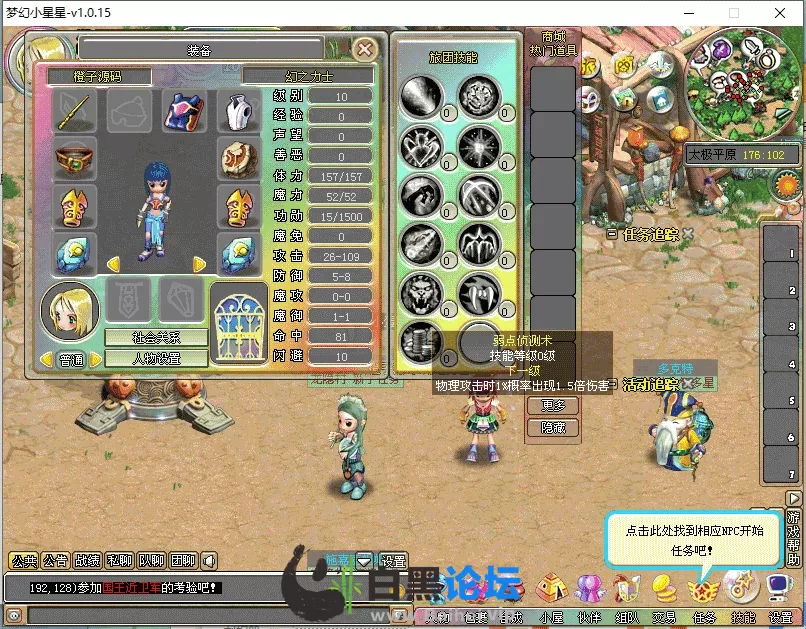The height and width of the screenshot is (629, 806).
Task: Select the green-gem belt slot
Action: pos(75,158)
